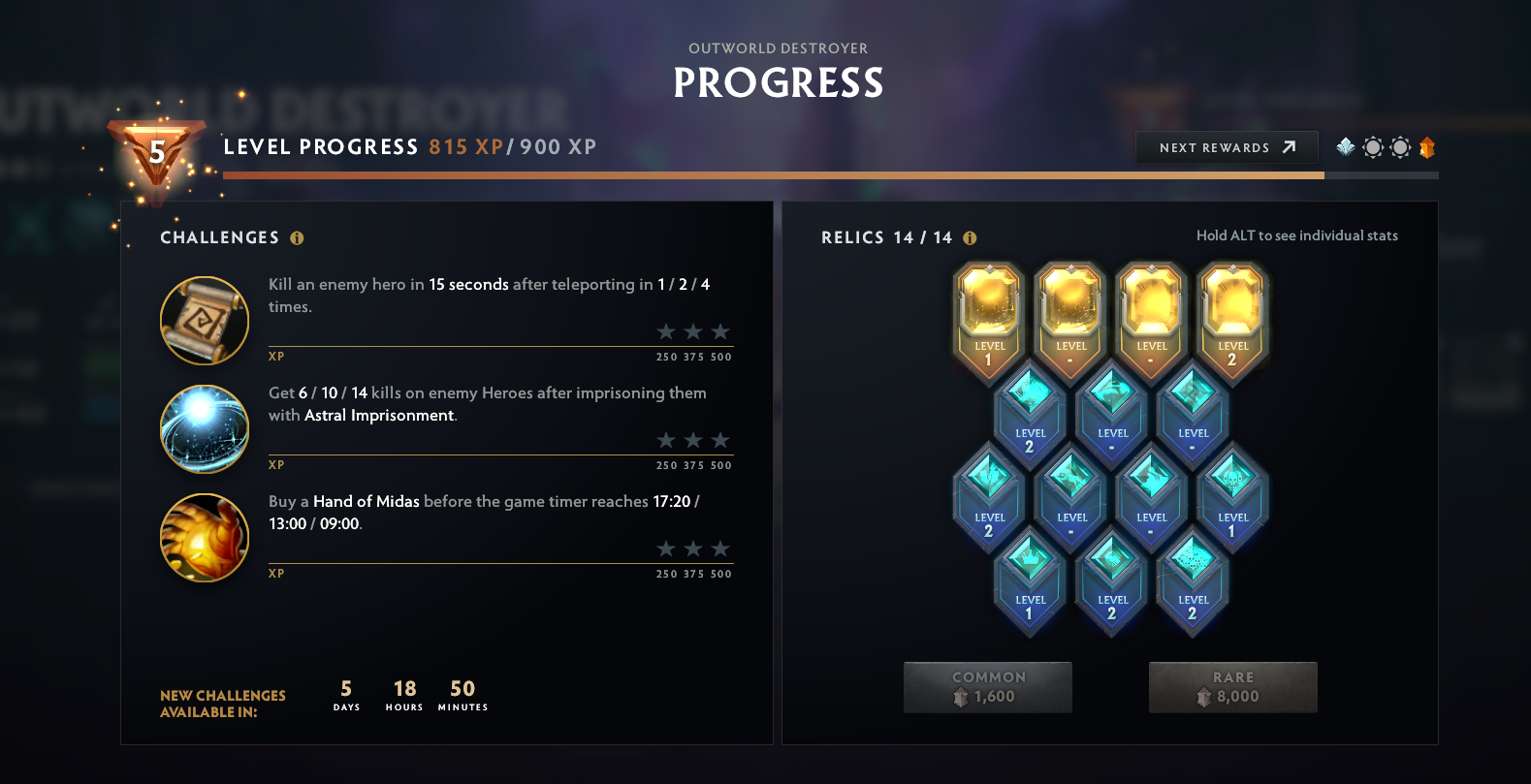Click the hero level 5 badge
This screenshot has width=1531, height=784.
155,152
